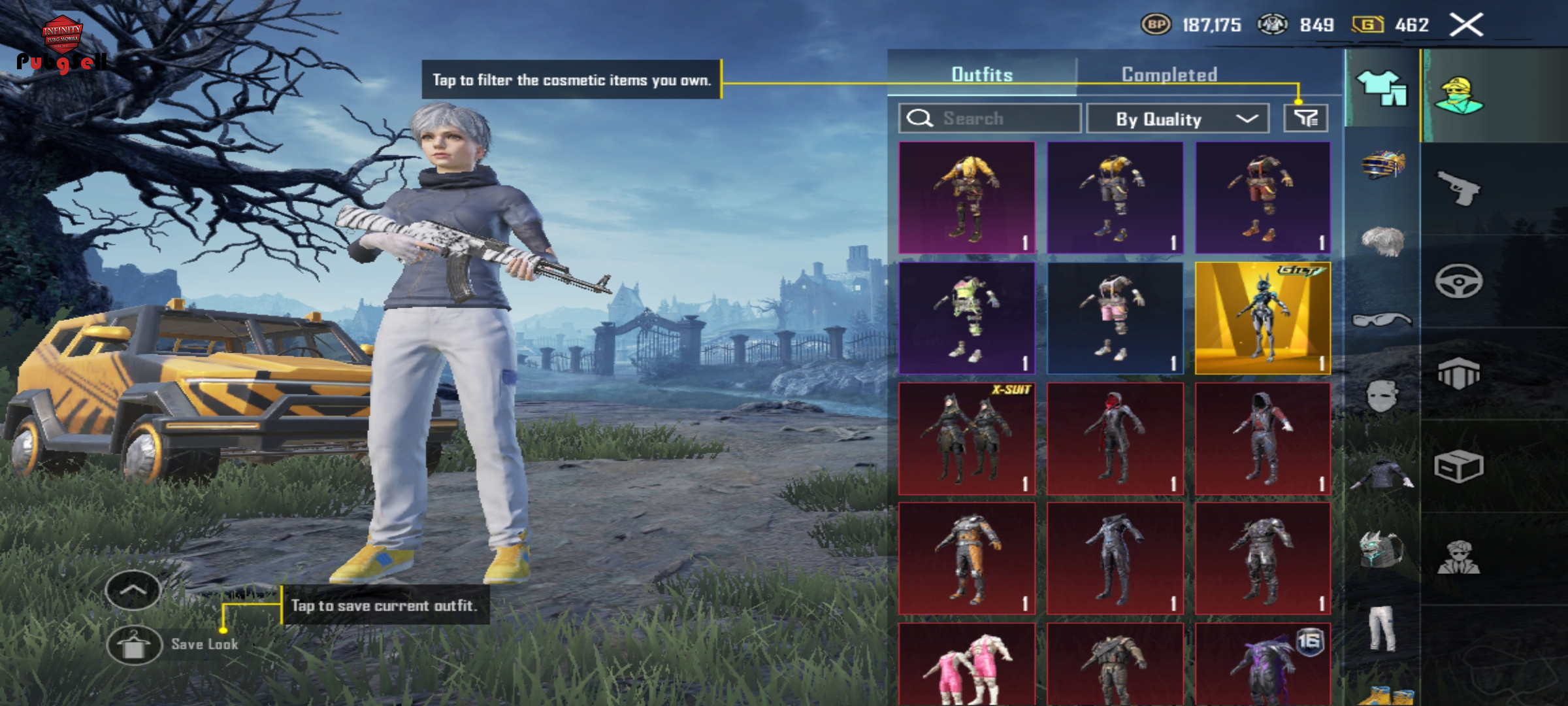Close the inventory with the X button
1568x706 pixels.
click(1466, 25)
